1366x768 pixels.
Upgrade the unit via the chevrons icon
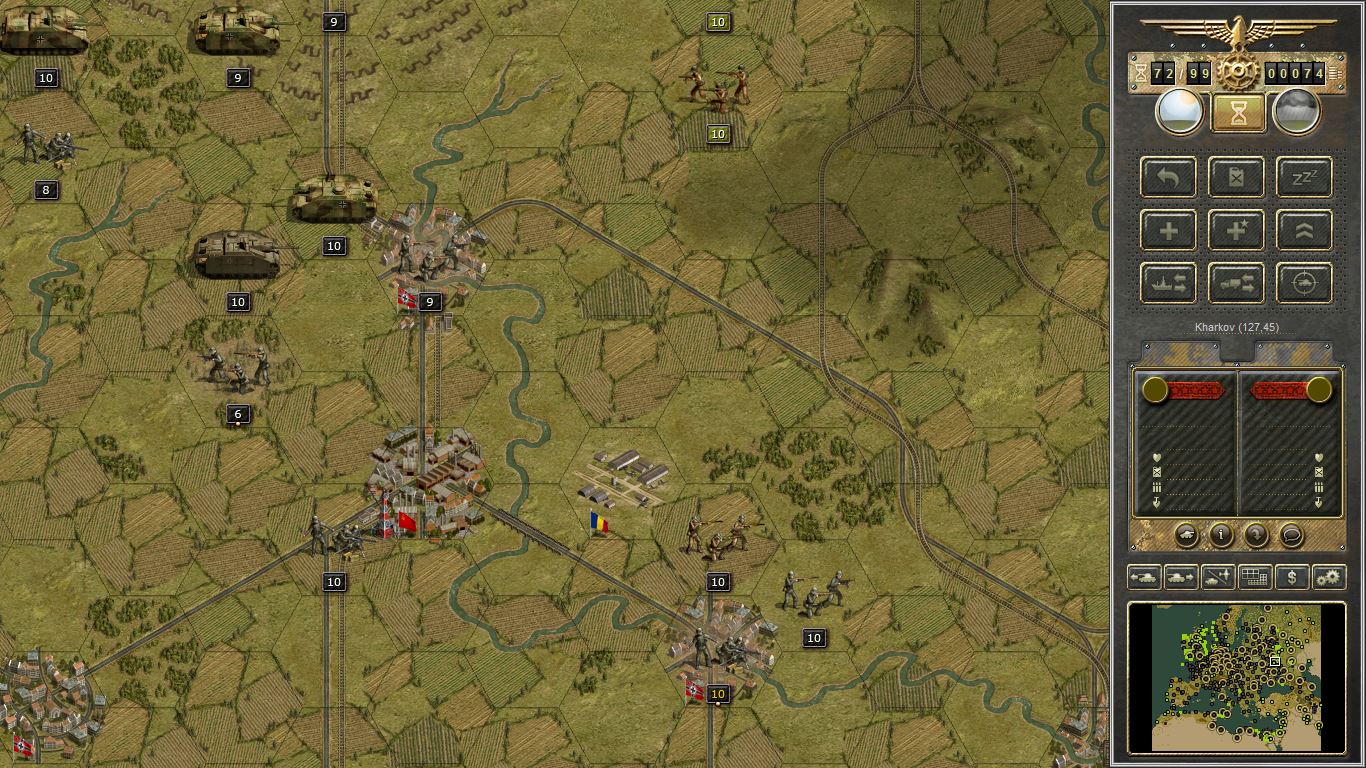pyautogui.click(x=1305, y=230)
